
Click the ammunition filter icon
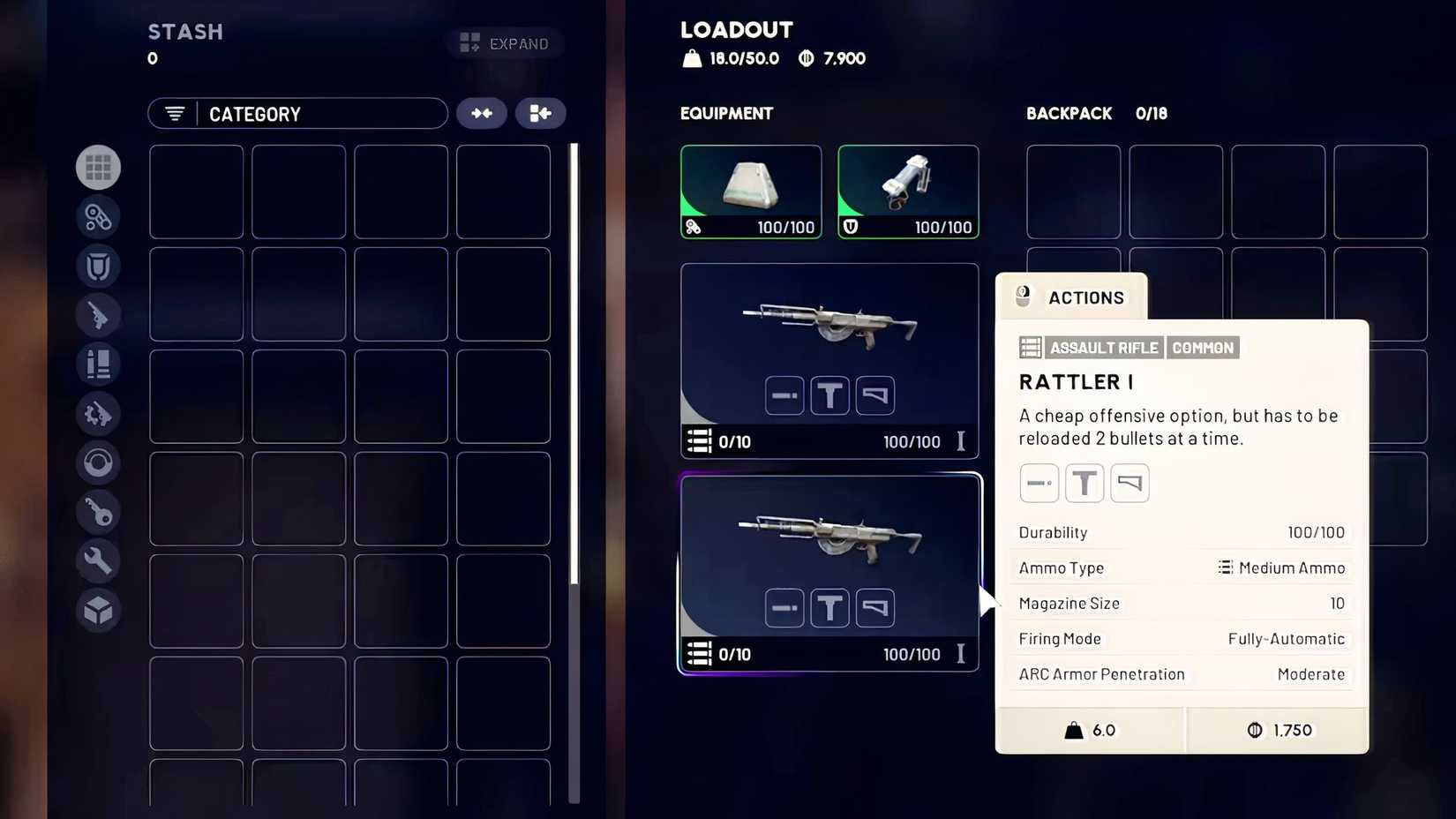click(x=98, y=364)
